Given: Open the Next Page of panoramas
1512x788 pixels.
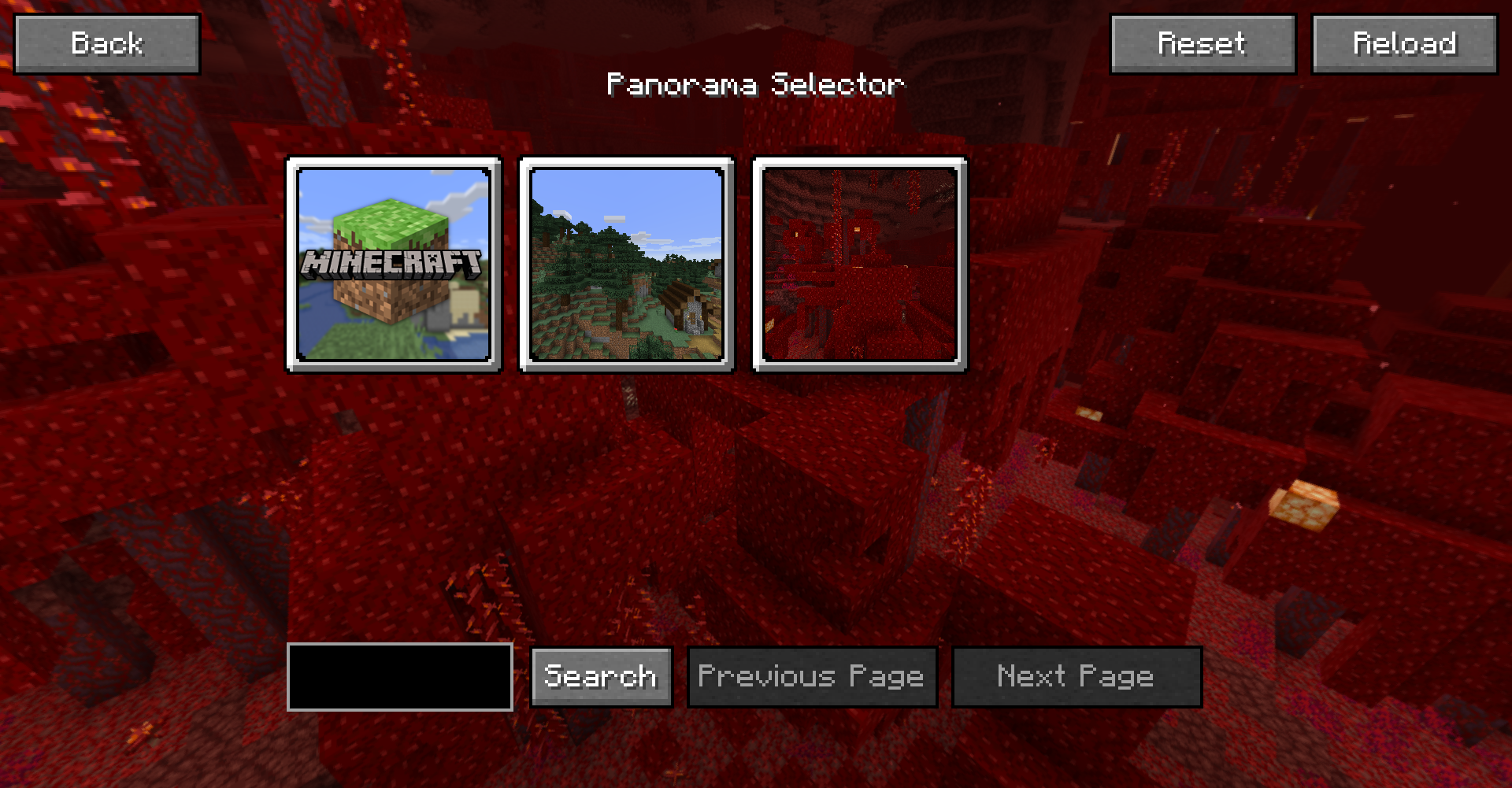Looking at the screenshot, I should tap(1077, 677).
